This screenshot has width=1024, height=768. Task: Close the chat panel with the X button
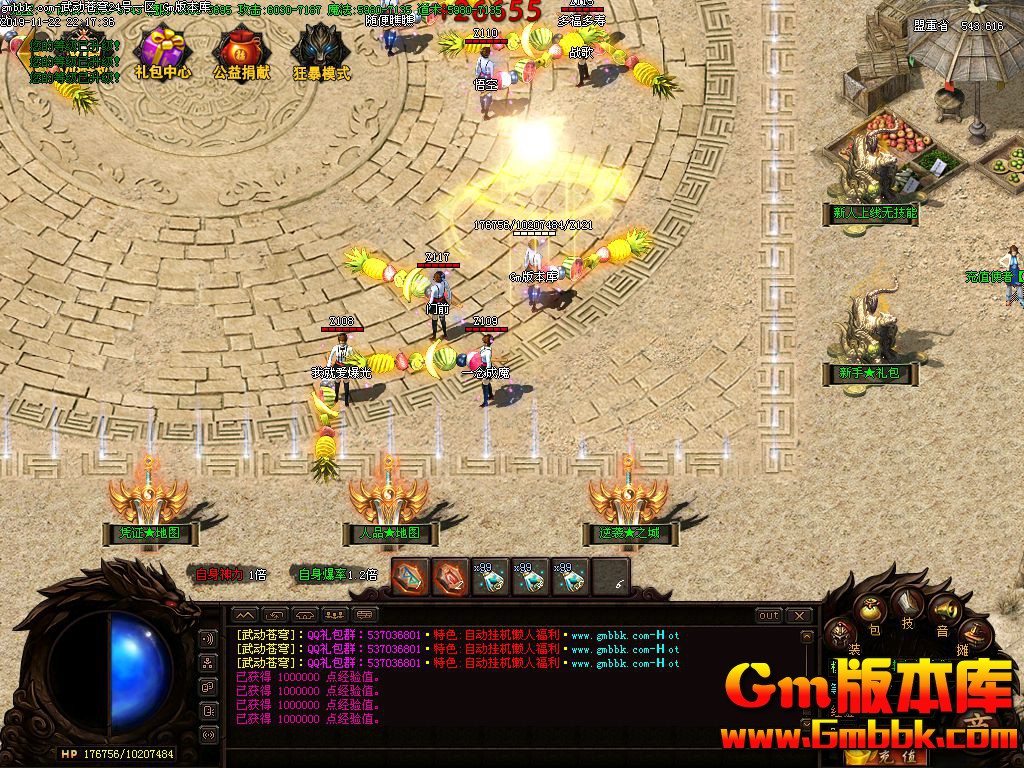click(799, 615)
